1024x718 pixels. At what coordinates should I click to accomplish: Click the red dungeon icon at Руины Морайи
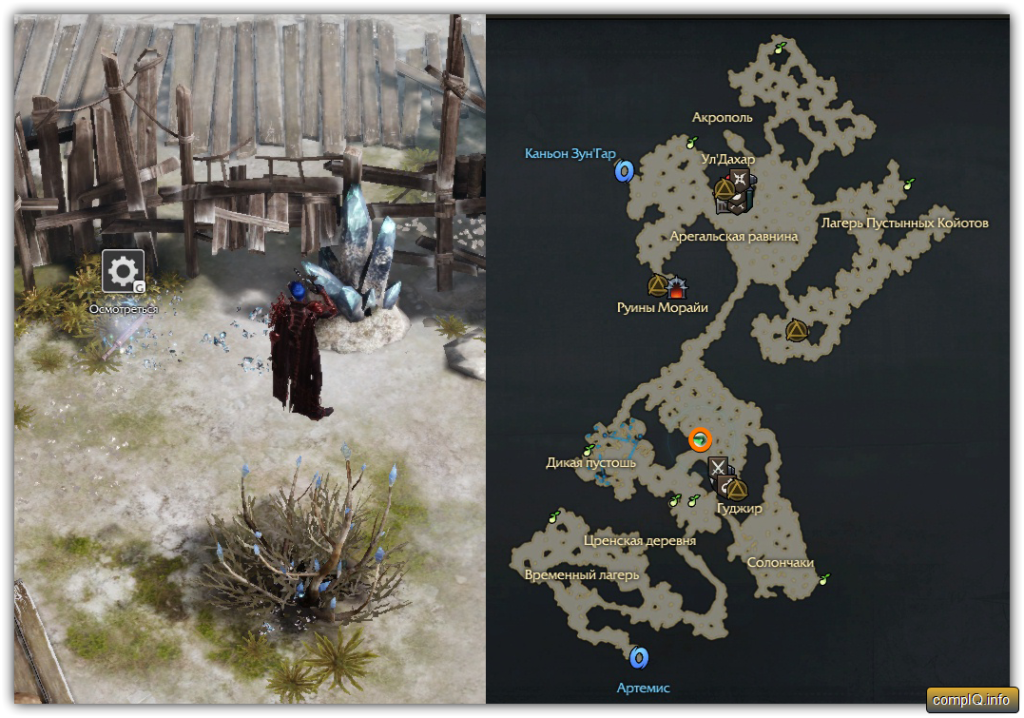[x=678, y=289]
